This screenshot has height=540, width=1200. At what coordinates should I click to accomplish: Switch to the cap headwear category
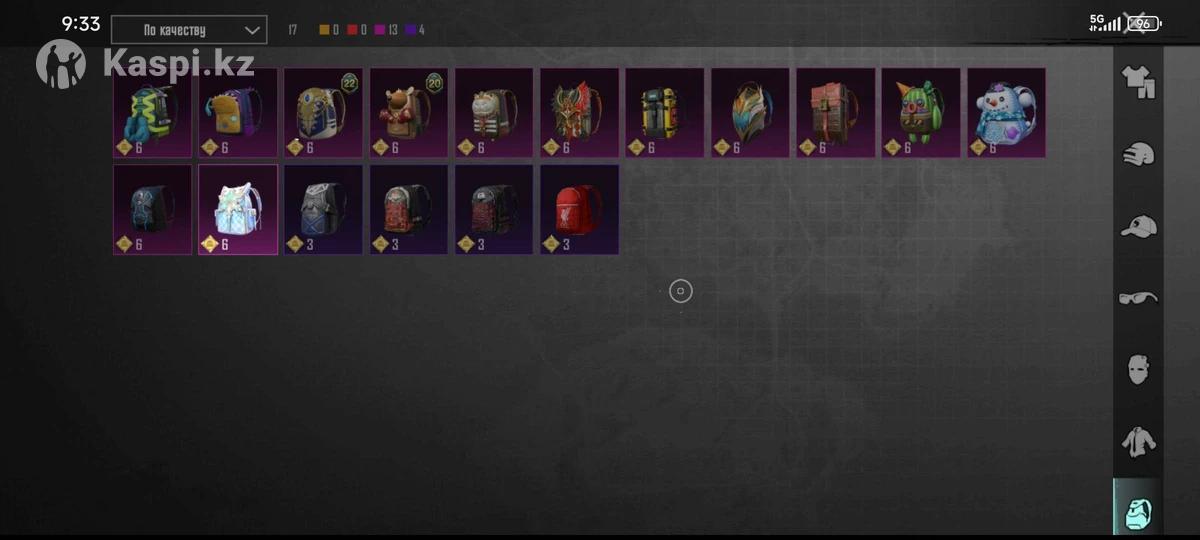coord(1138,227)
